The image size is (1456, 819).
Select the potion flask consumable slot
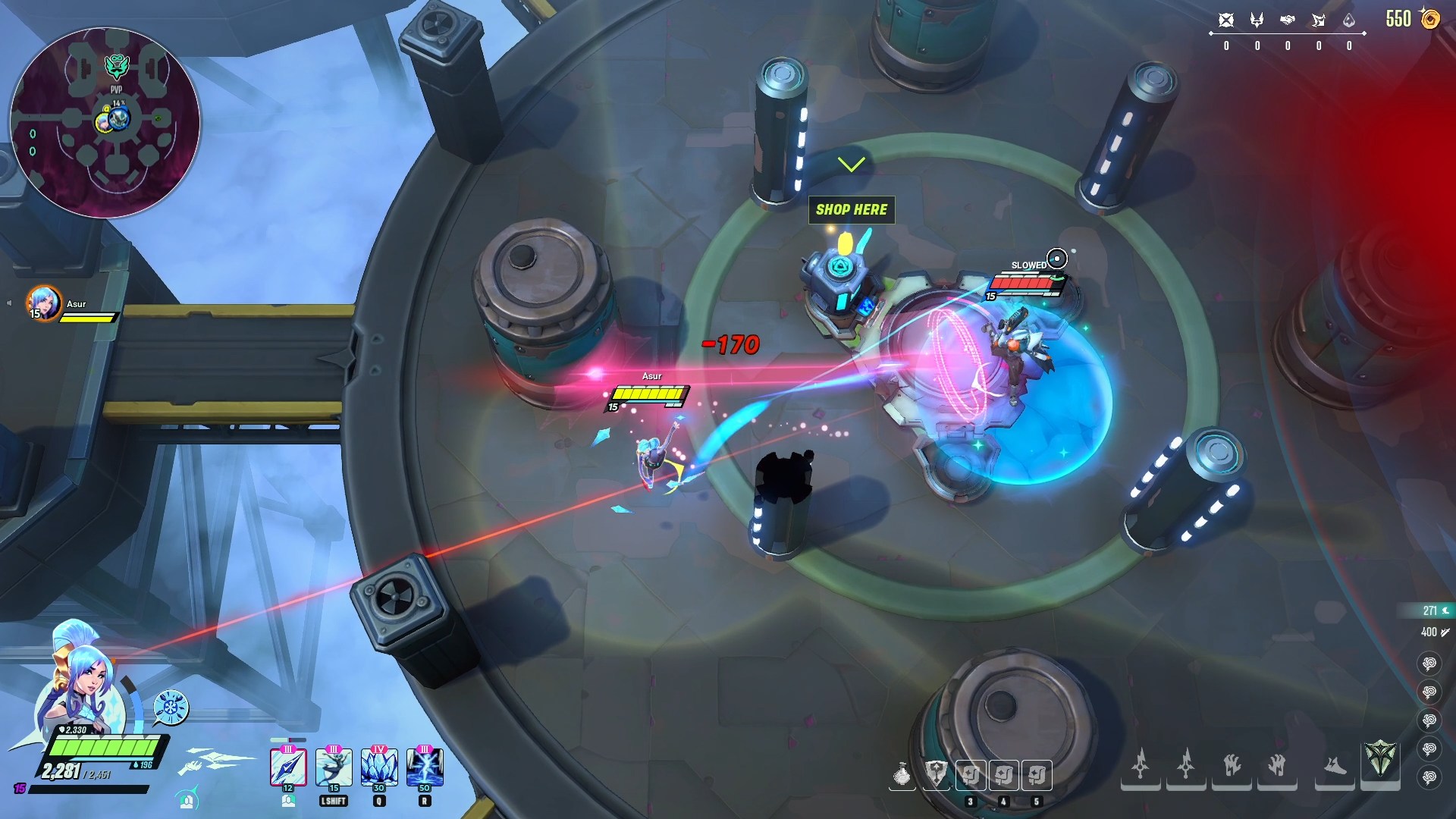[x=902, y=775]
